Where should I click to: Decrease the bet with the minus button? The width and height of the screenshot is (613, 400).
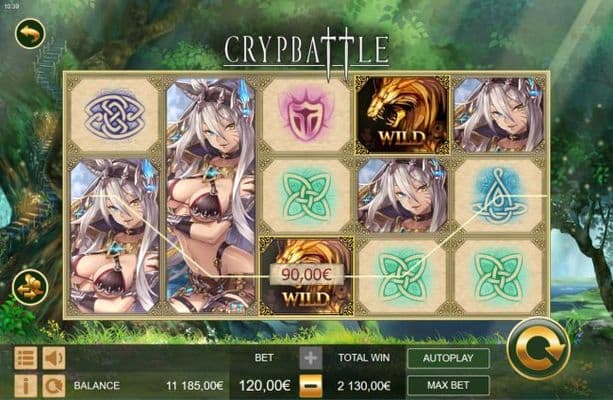point(310,384)
